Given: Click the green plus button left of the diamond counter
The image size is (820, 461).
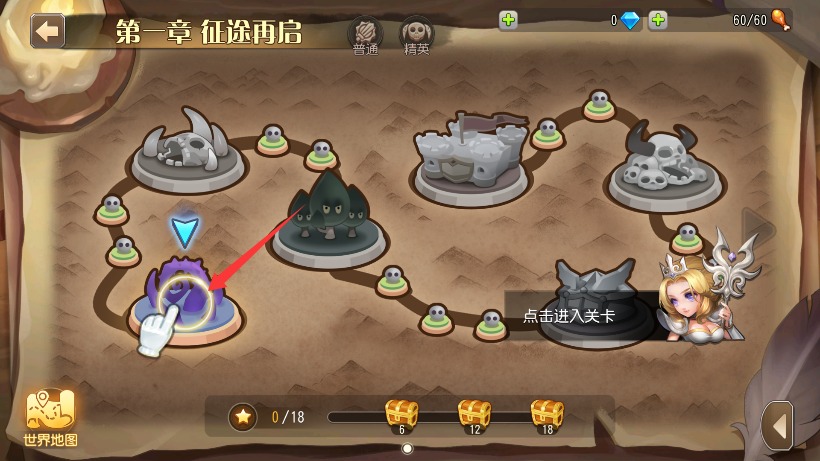Looking at the screenshot, I should tap(508, 20).
